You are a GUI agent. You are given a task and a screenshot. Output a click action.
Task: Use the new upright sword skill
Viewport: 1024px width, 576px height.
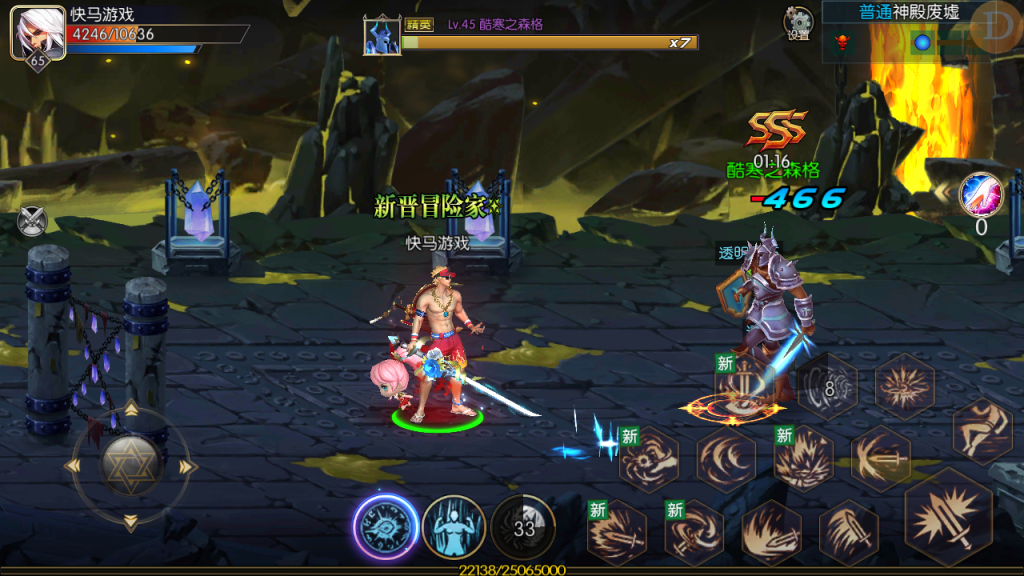(740, 385)
